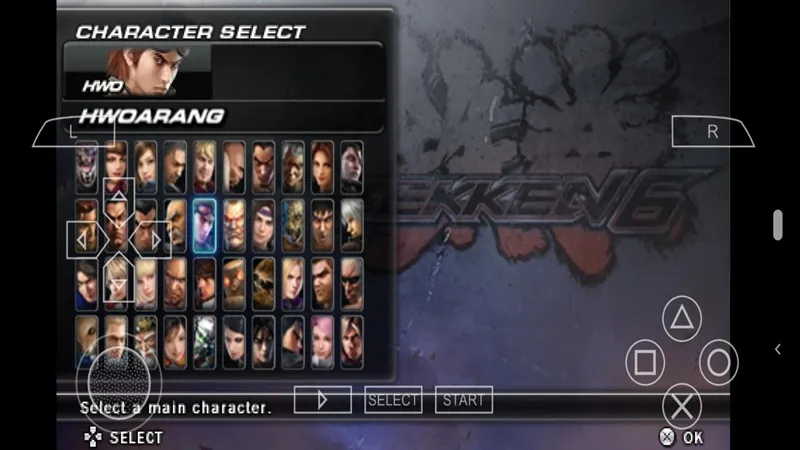Tap the on-screen square button

point(645,362)
